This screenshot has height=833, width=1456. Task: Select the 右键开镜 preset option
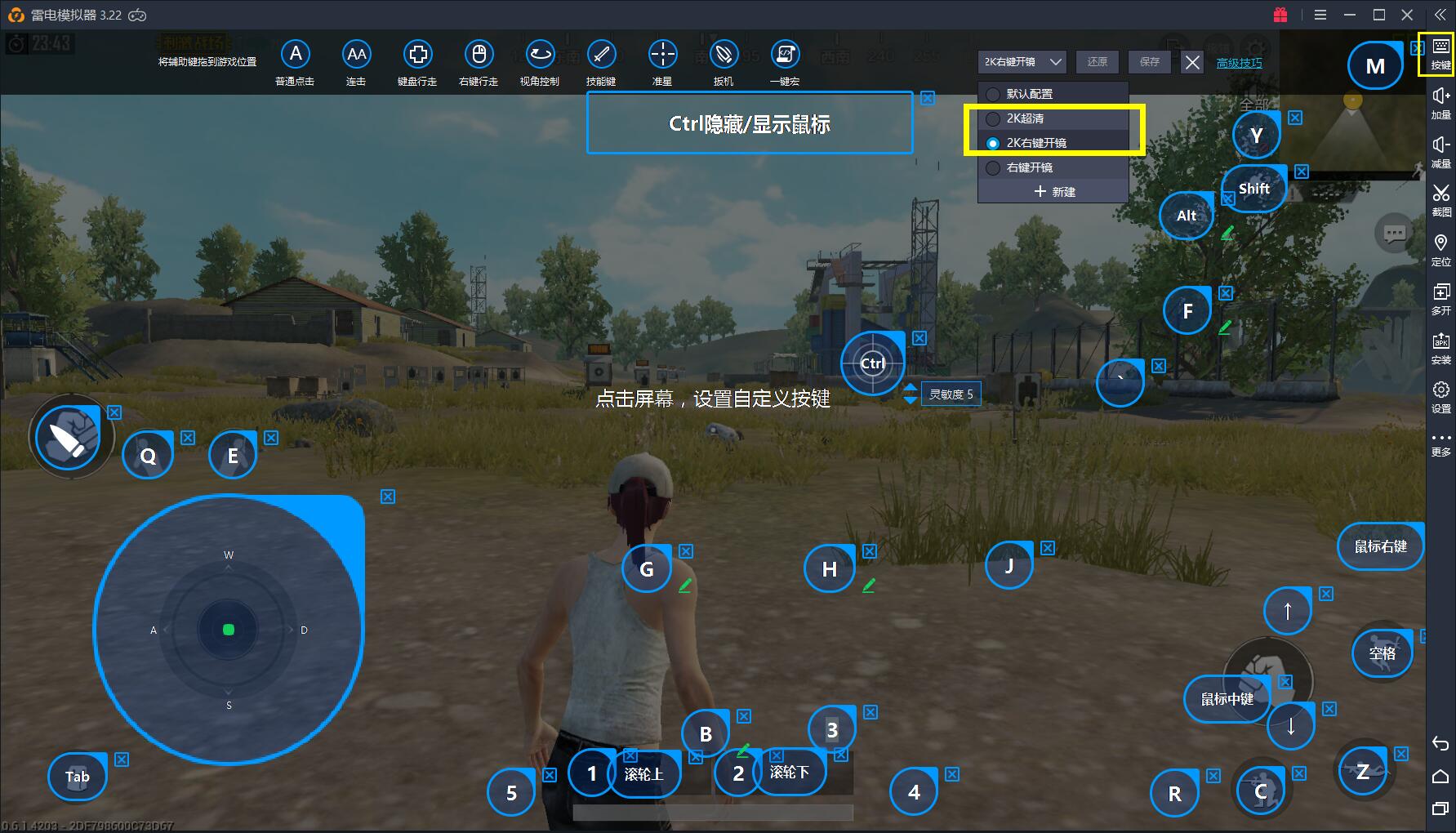point(1029,167)
